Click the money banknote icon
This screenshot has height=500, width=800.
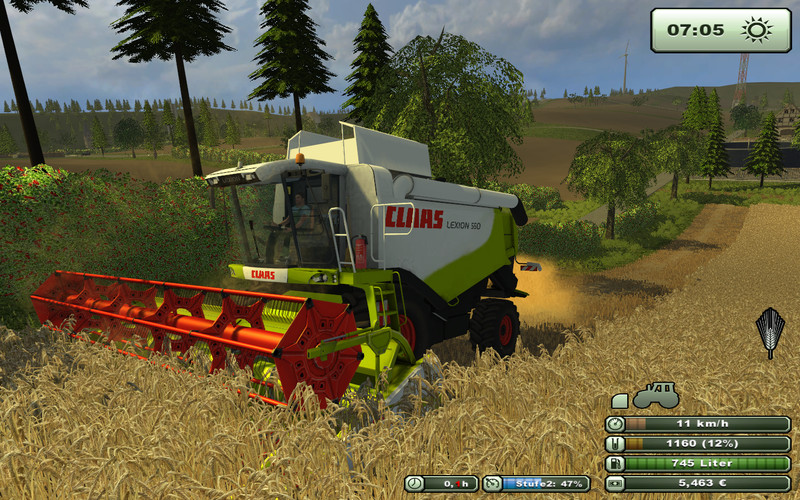[x=615, y=483]
